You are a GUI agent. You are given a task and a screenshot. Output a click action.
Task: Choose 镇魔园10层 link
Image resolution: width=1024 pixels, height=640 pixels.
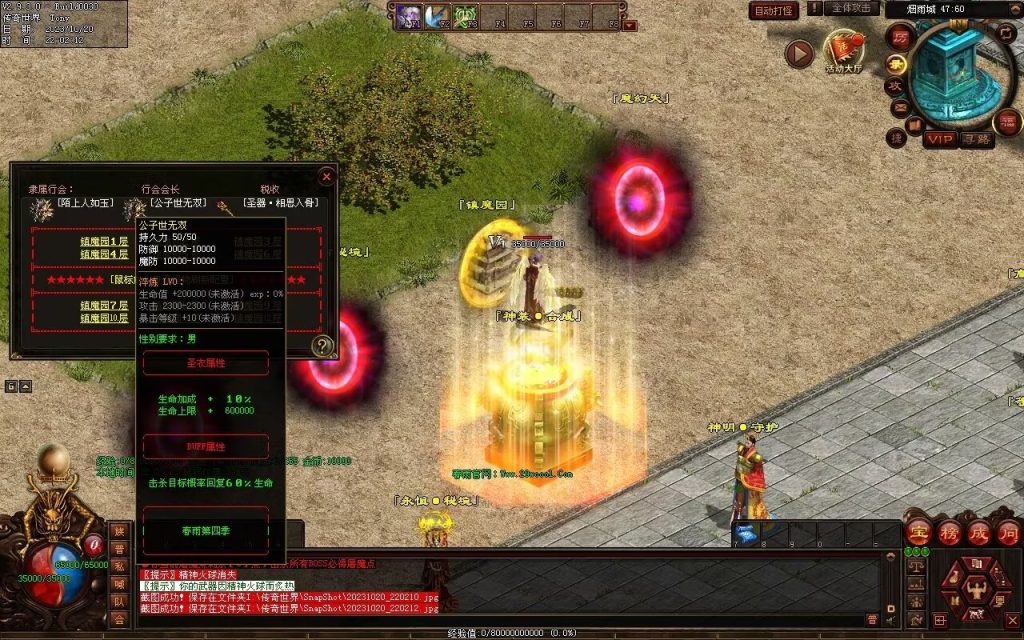click(104, 317)
